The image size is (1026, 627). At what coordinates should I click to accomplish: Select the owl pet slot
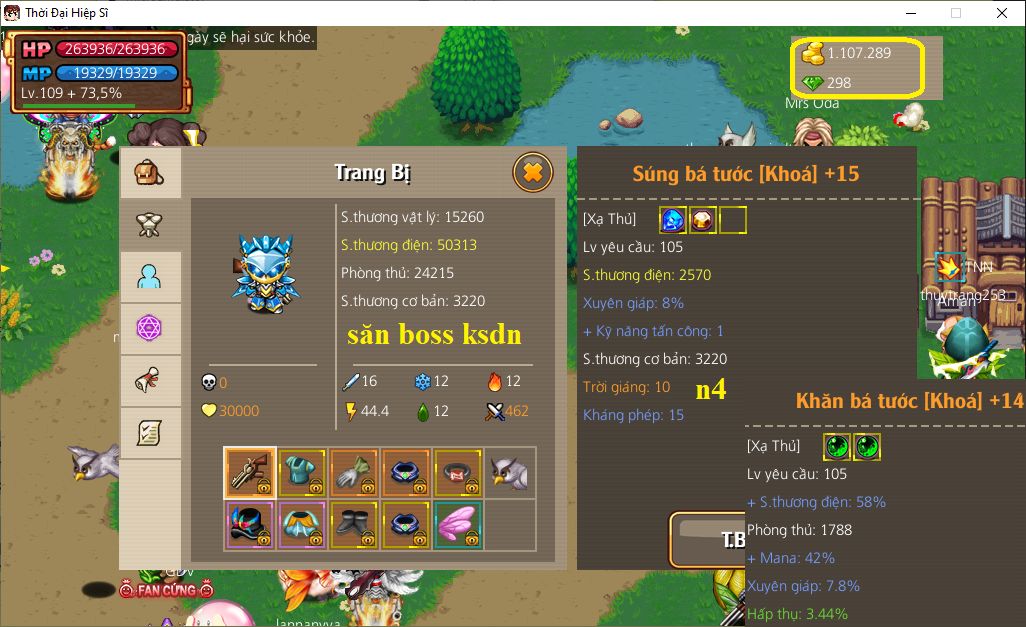pyautogui.click(x=510, y=472)
